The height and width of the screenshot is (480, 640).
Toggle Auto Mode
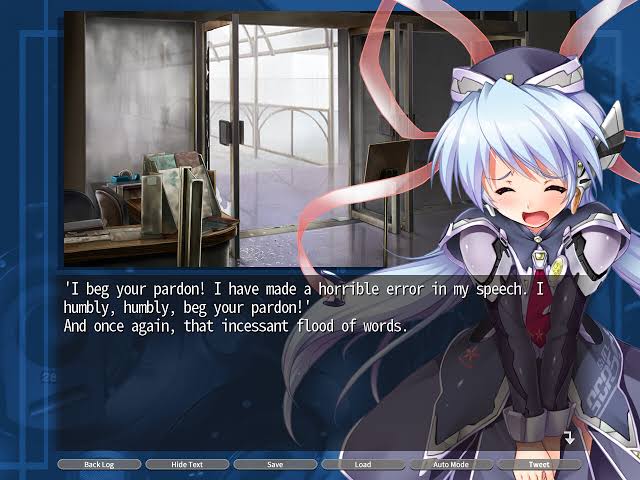pyautogui.click(x=450, y=465)
